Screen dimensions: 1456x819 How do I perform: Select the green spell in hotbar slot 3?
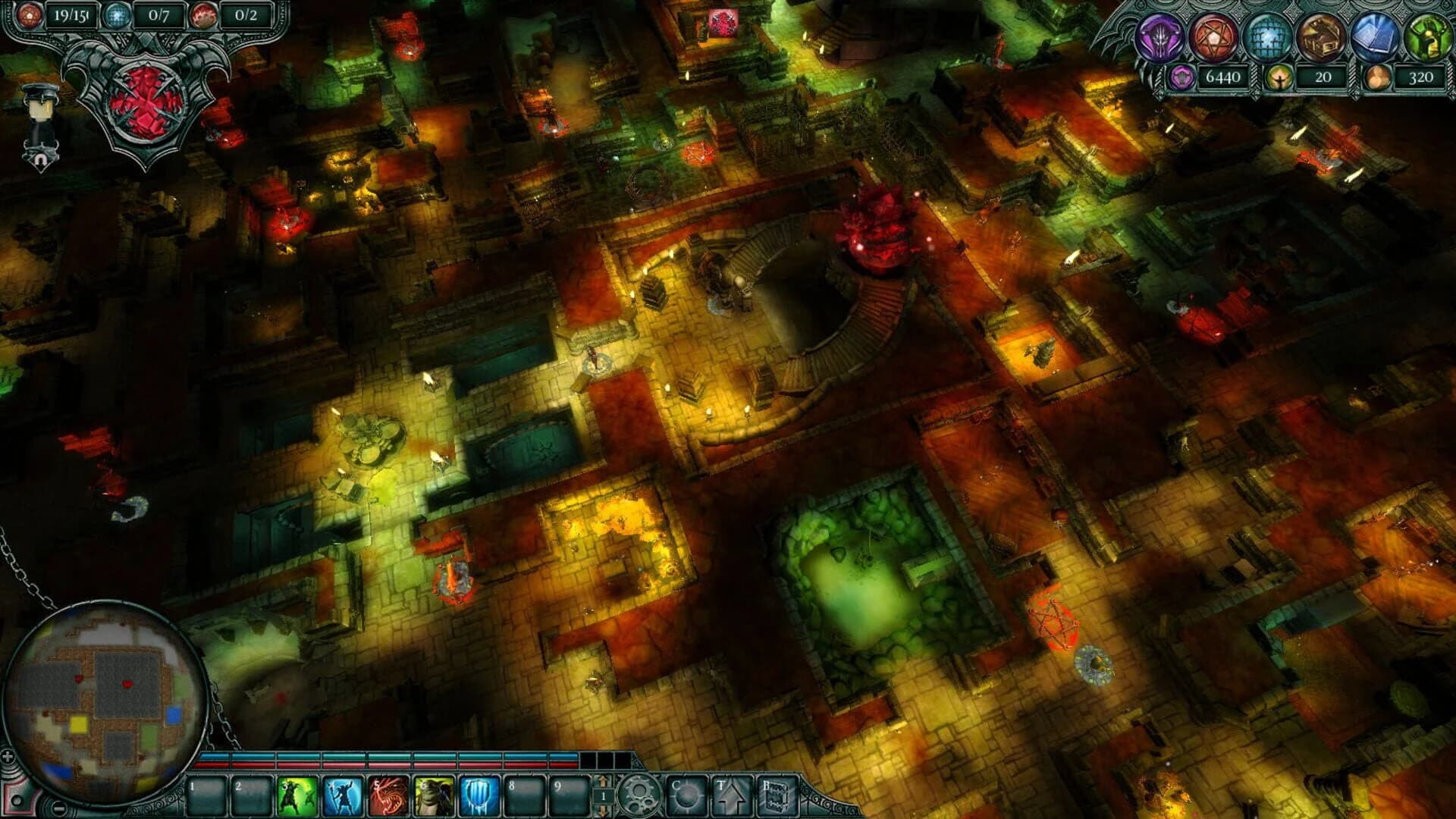(x=297, y=796)
